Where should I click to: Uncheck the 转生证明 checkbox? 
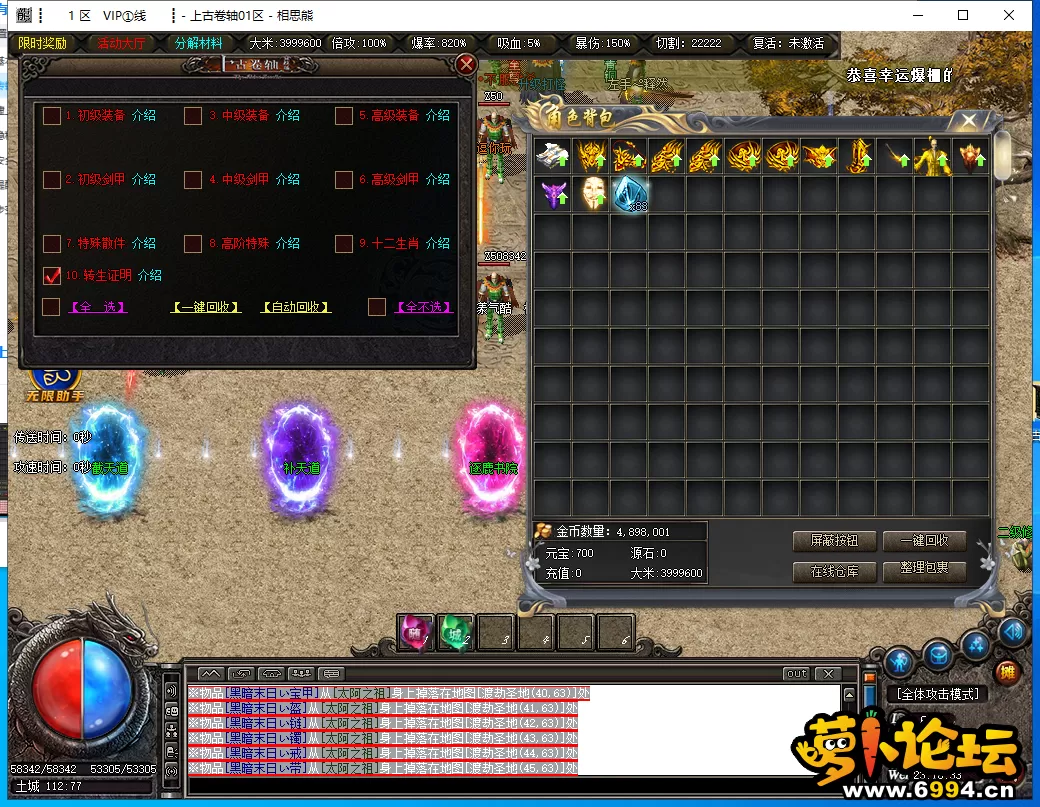click(52, 275)
